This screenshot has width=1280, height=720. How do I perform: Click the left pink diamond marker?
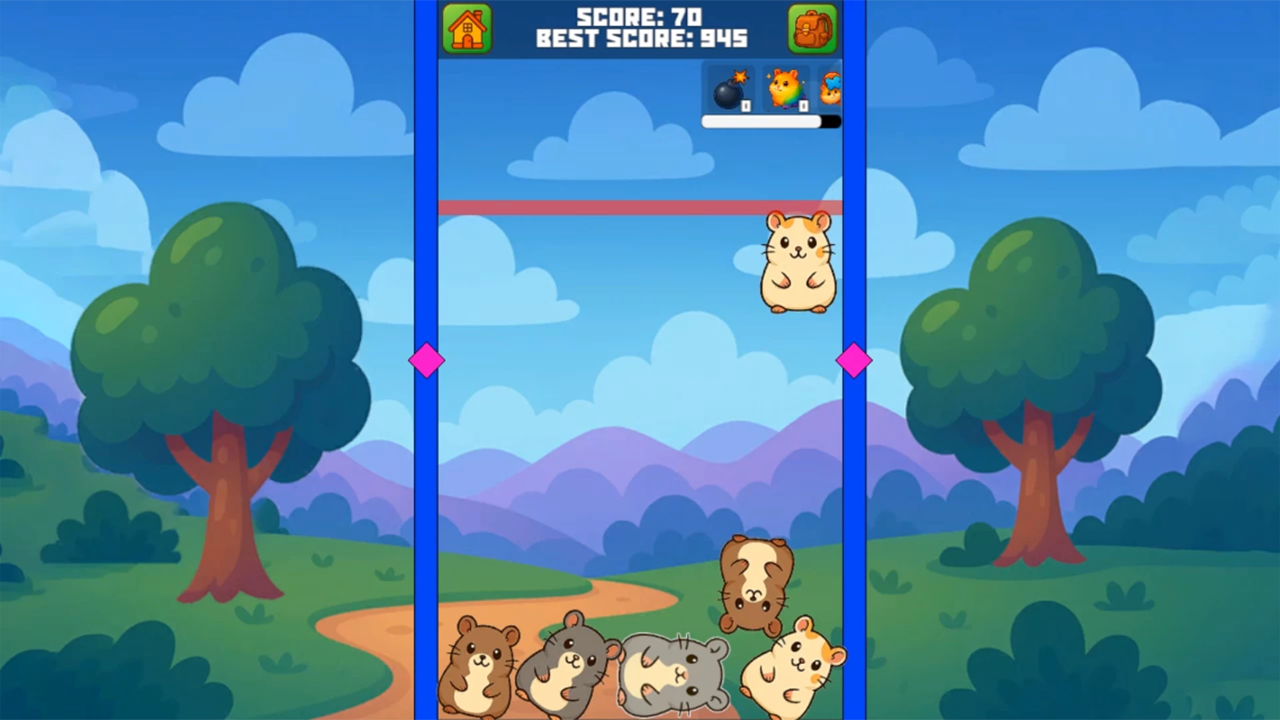coord(428,361)
